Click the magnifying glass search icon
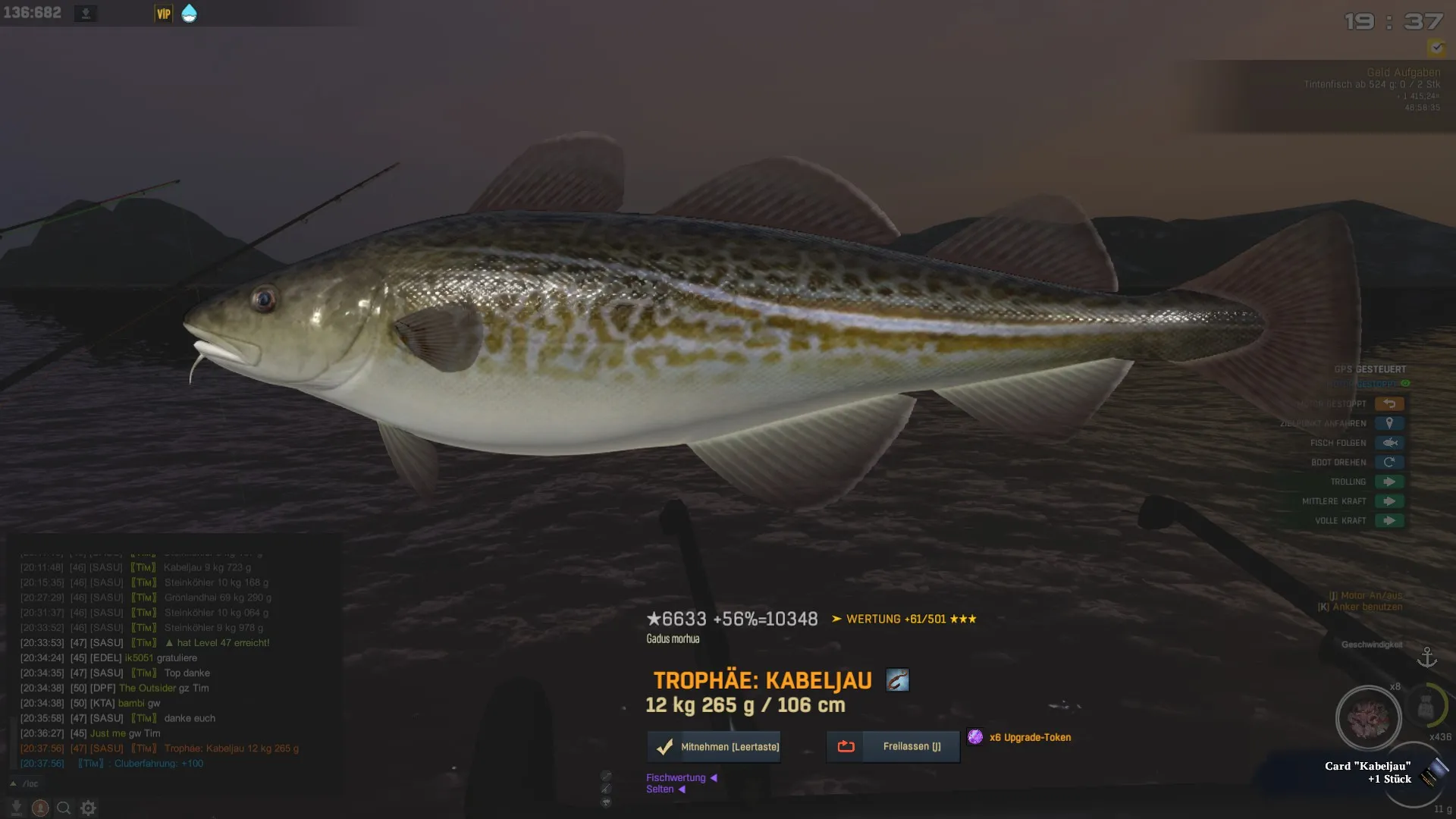Viewport: 1456px width, 819px height. pos(64,808)
